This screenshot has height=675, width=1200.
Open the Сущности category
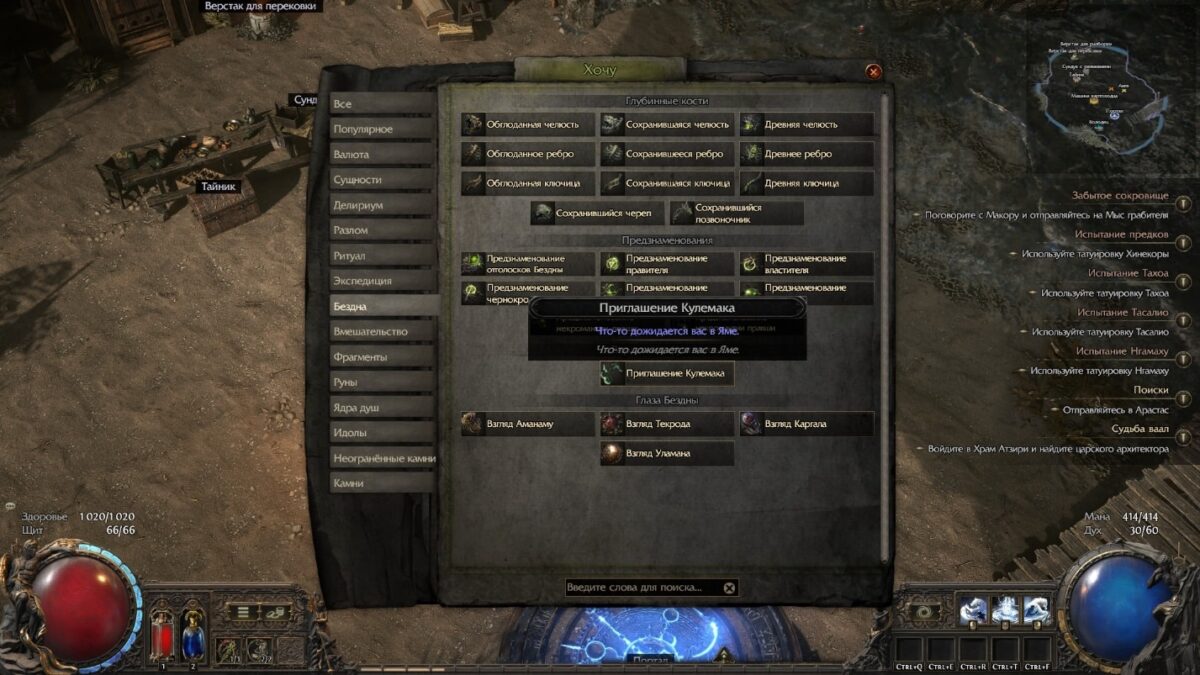(384, 180)
